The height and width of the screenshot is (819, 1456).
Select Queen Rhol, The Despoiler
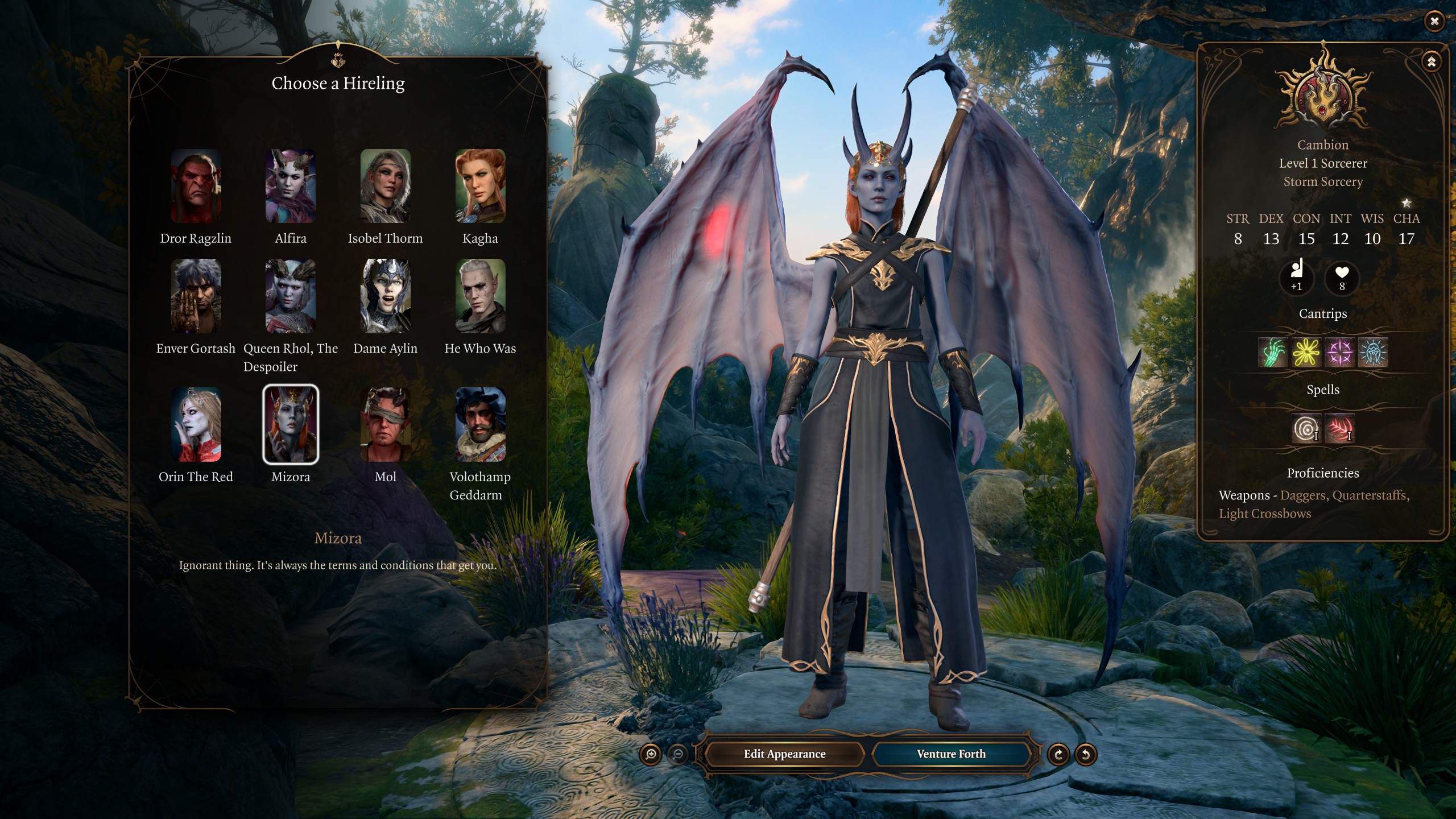click(291, 296)
